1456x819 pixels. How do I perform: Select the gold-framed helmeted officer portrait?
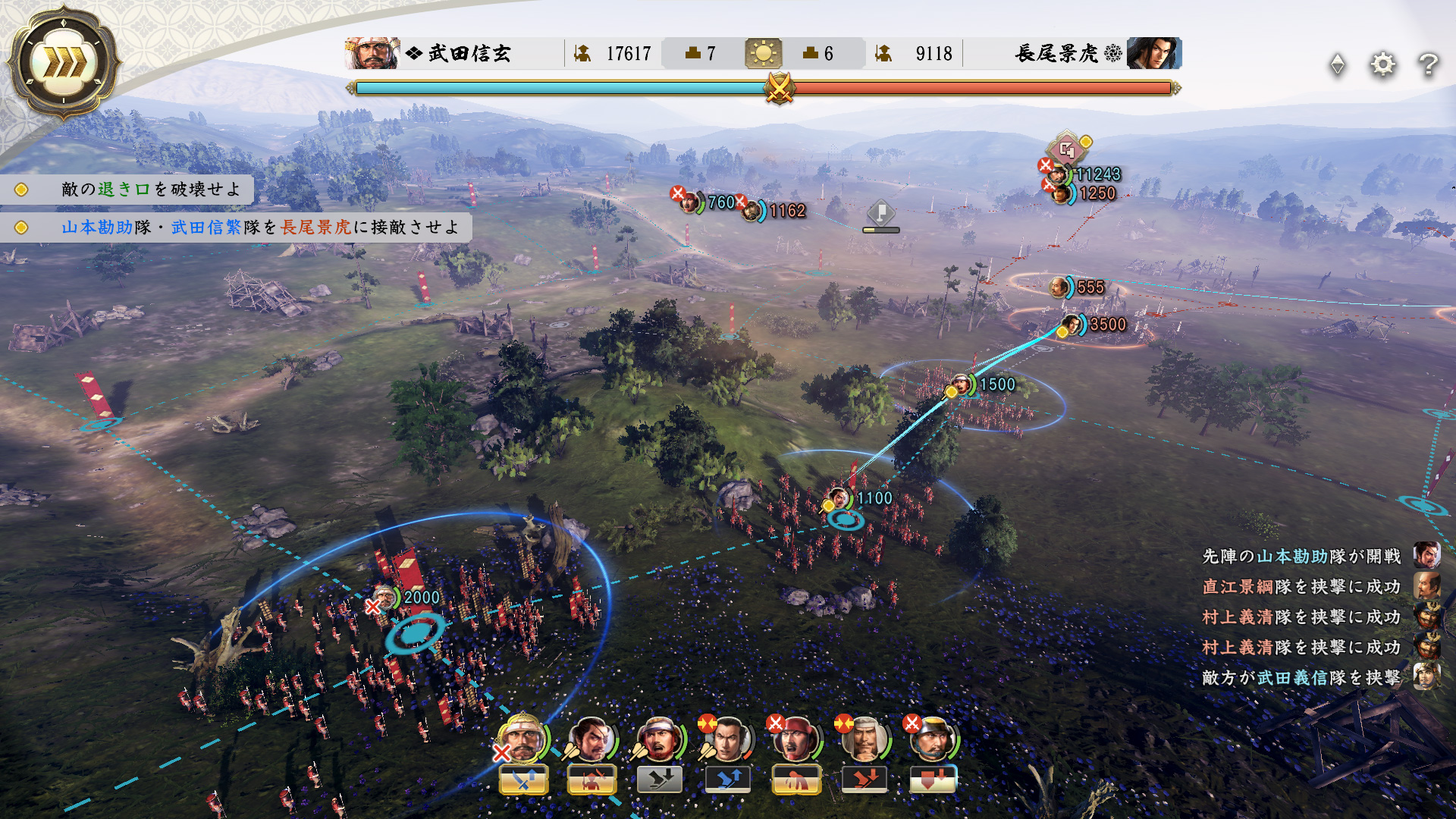(x=522, y=738)
